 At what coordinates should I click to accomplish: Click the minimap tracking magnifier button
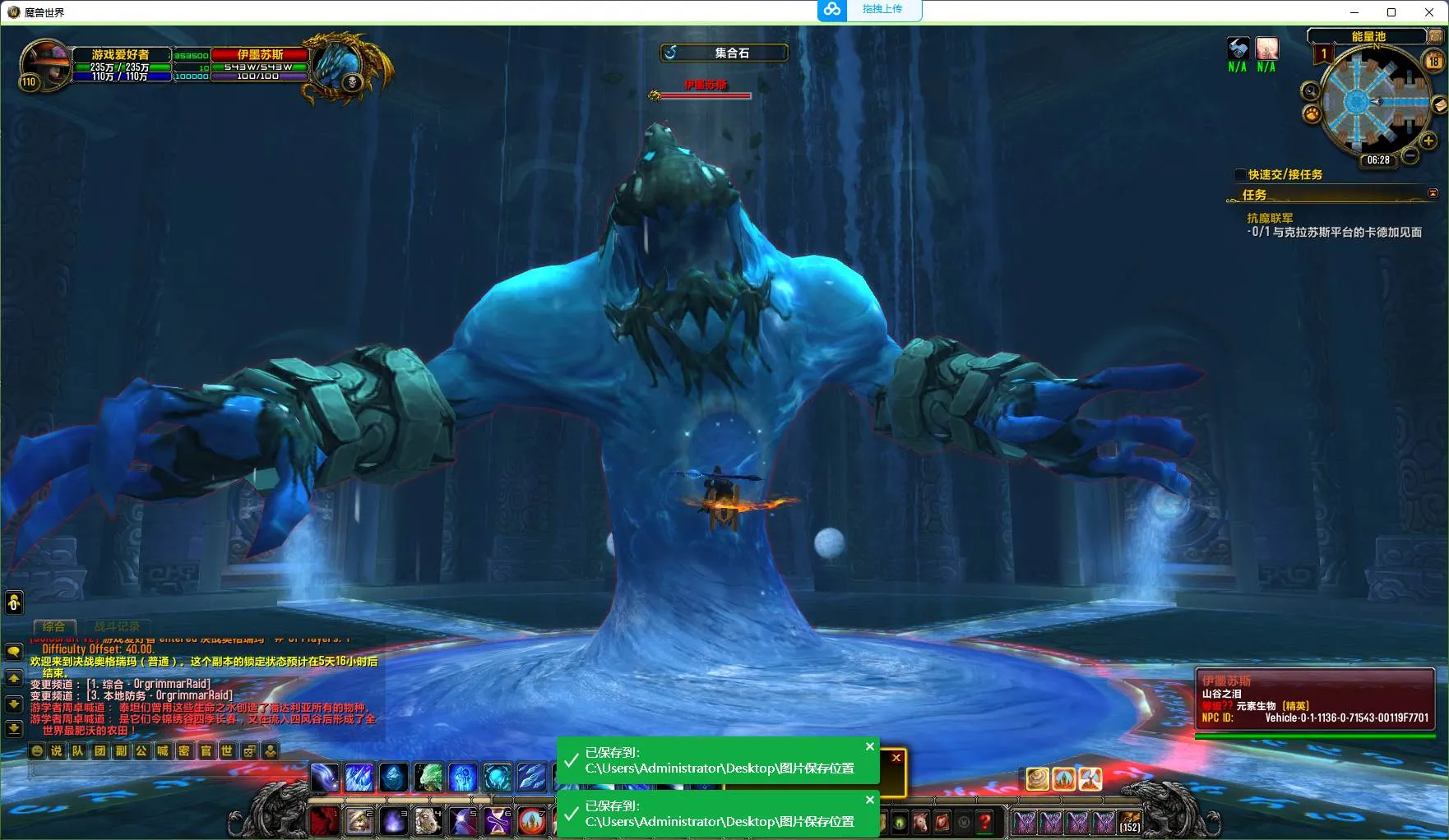coord(1310,91)
